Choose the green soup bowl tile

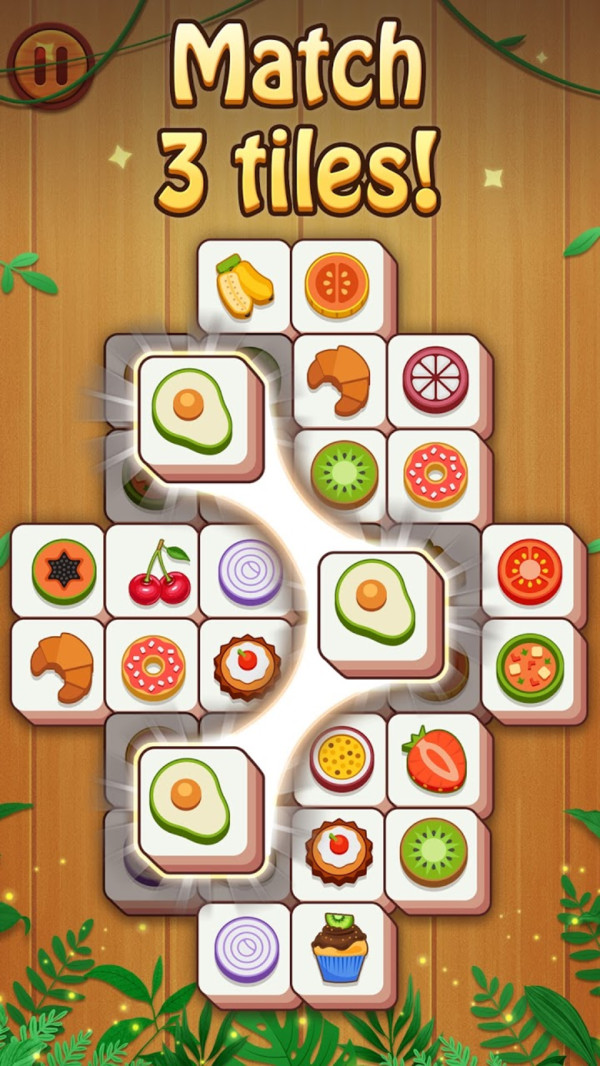529,665
